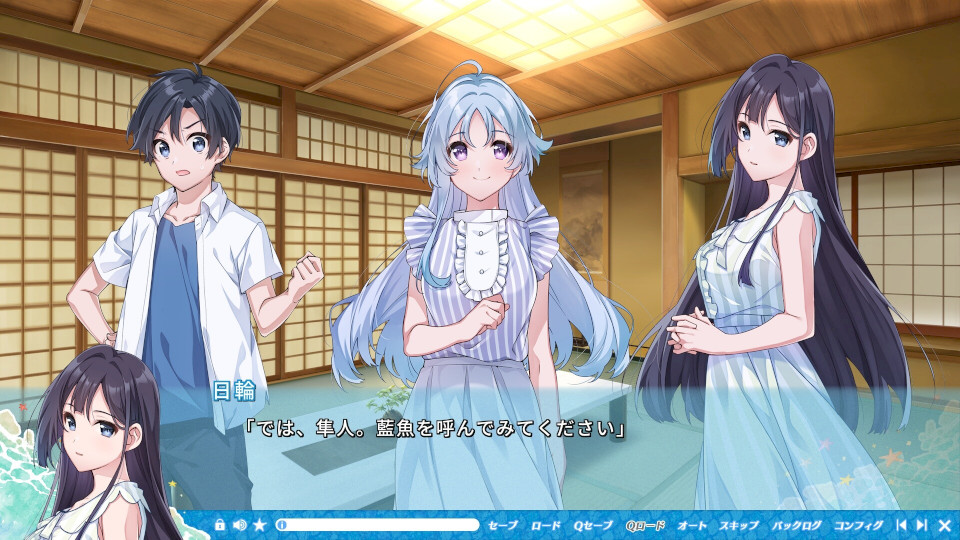The image size is (960, 540).
Task: Hide the message window with X
Action: [944, 525]
